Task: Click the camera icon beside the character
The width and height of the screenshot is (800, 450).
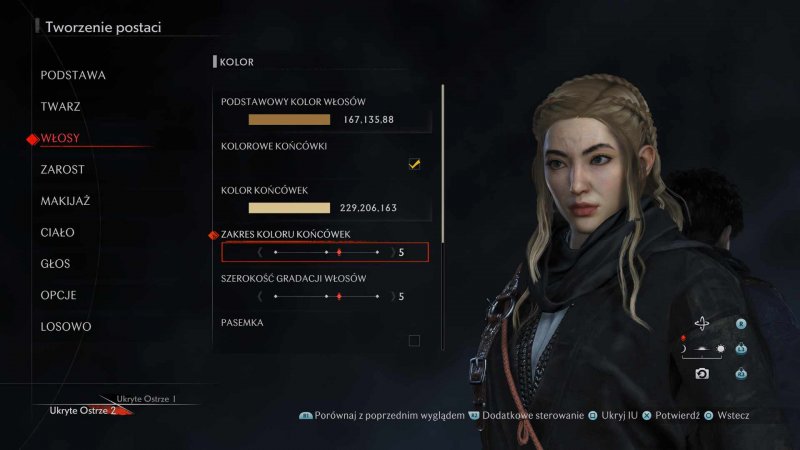Action: click(x=702, y=373)
